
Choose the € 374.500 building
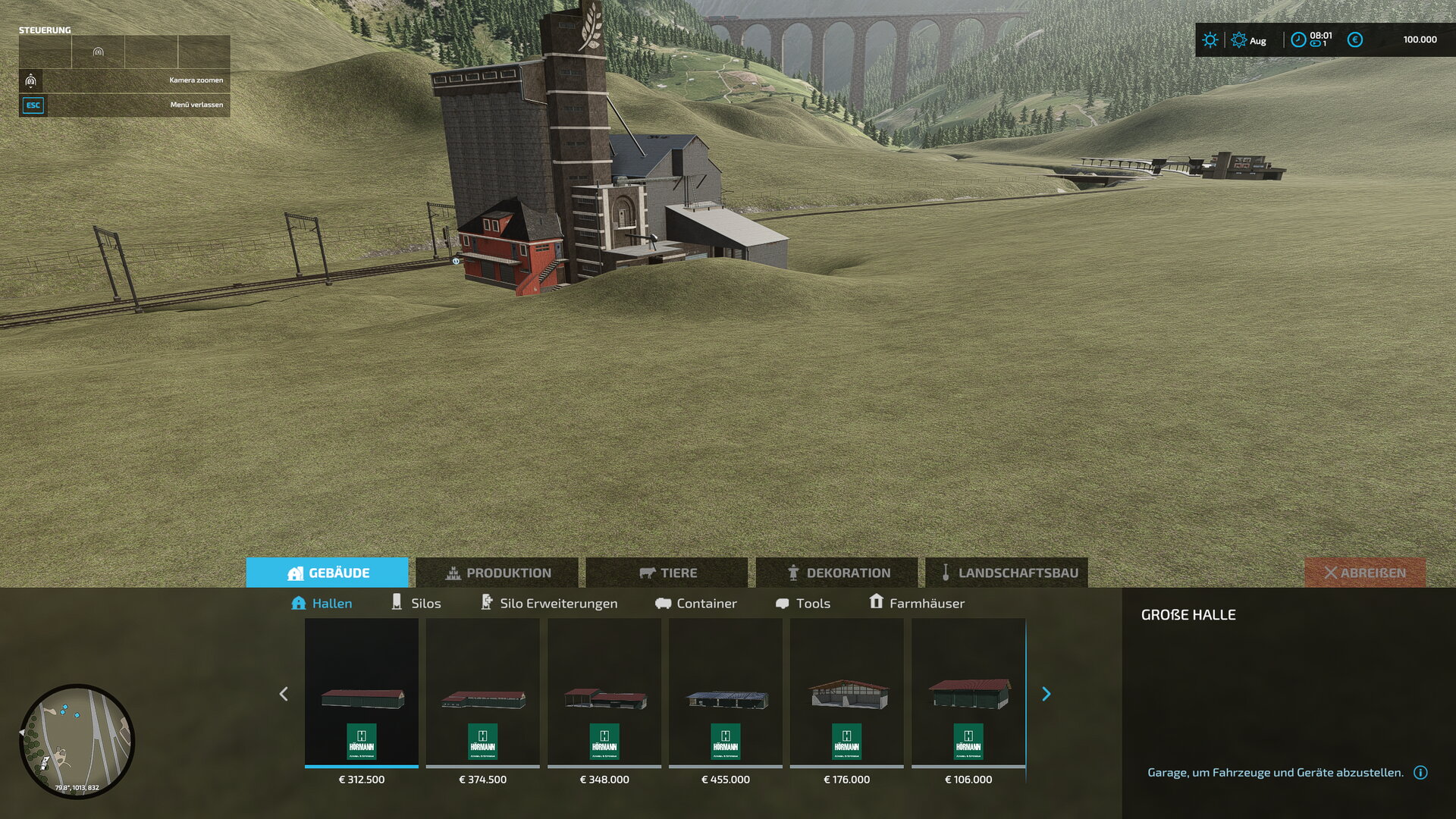(483, 694)
